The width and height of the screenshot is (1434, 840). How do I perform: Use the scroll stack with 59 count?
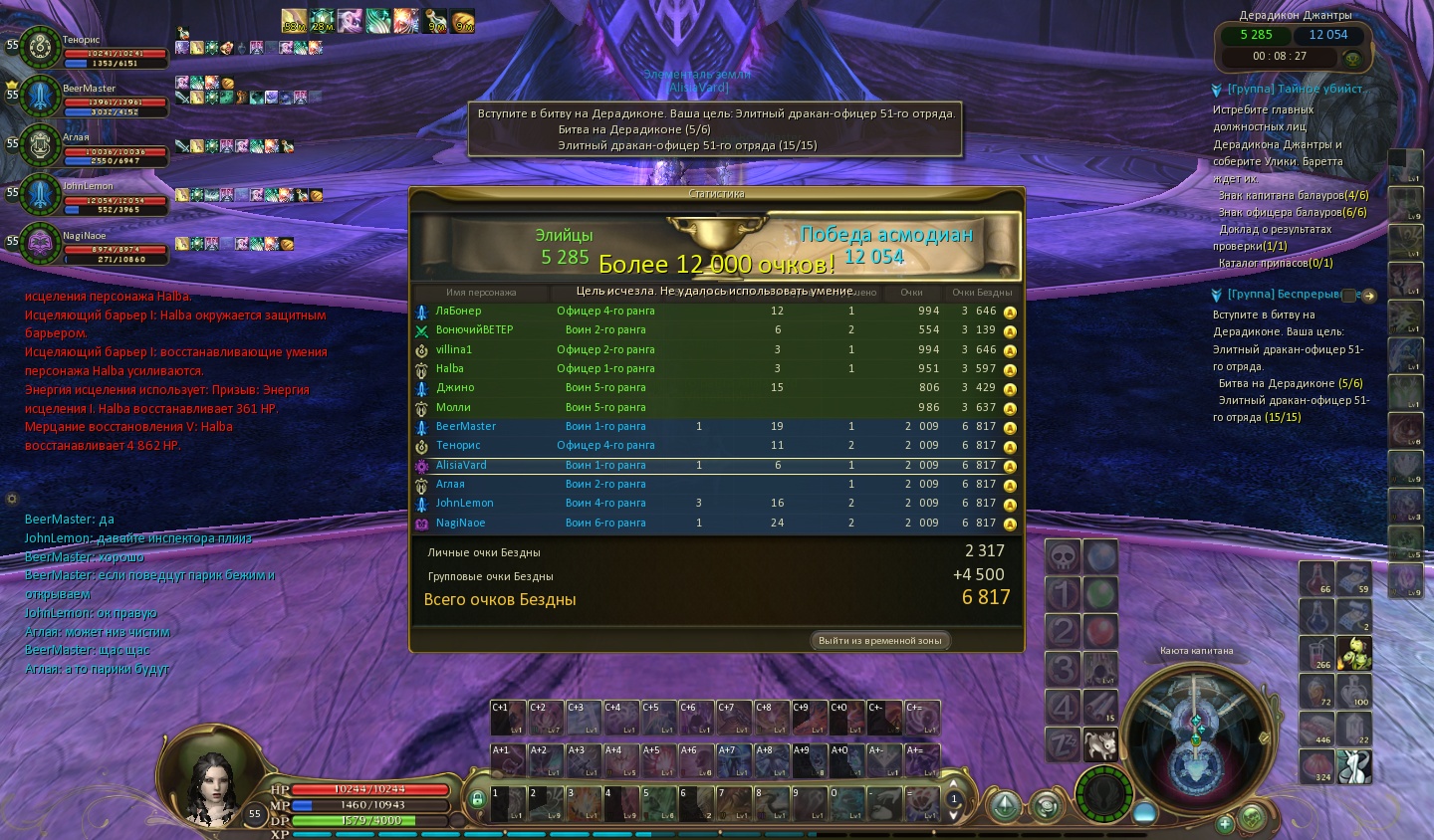(x=1353, y=578)
